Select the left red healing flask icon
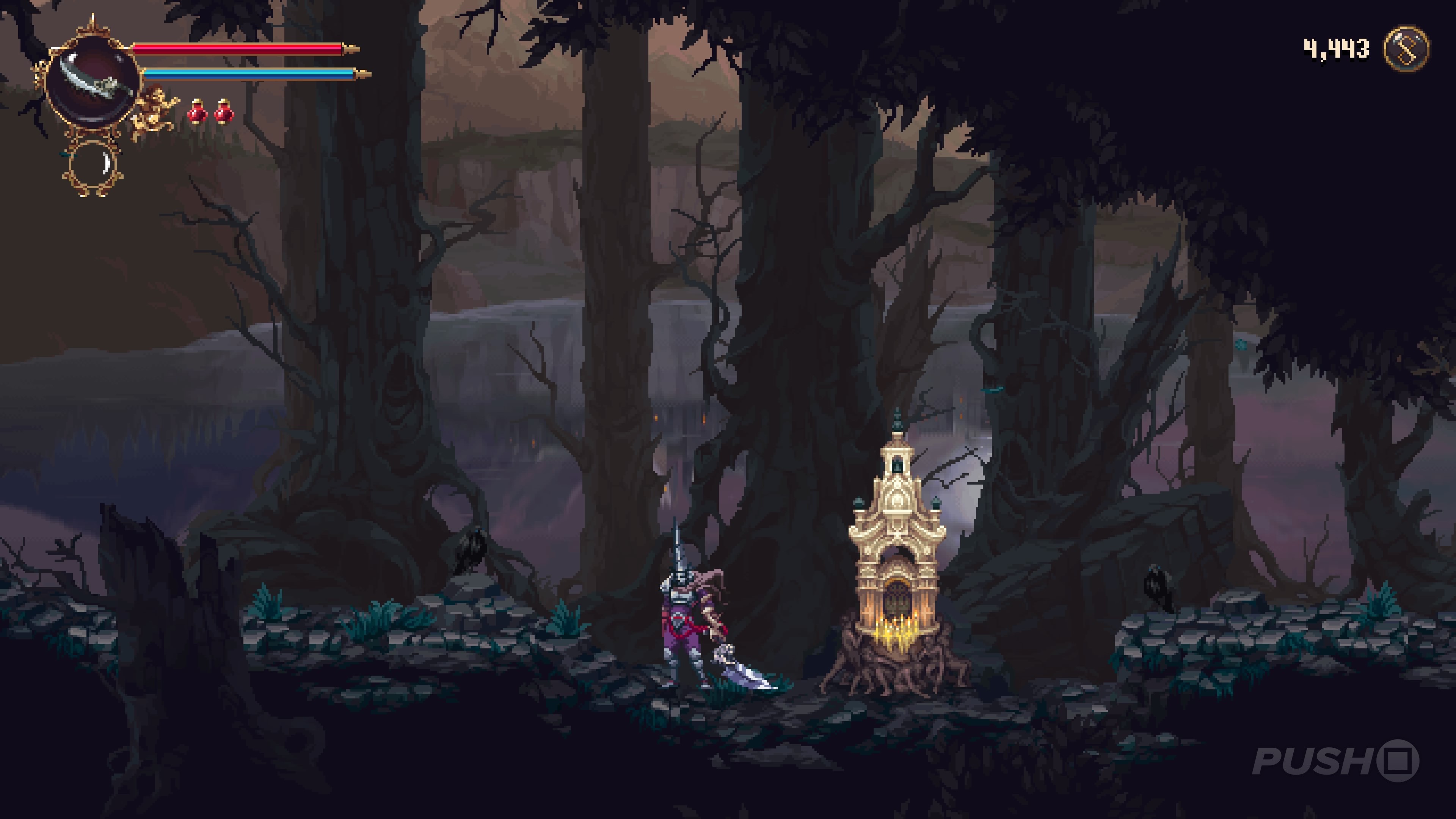This screenshot has height=819, width=1456. (x=197, y=111)
